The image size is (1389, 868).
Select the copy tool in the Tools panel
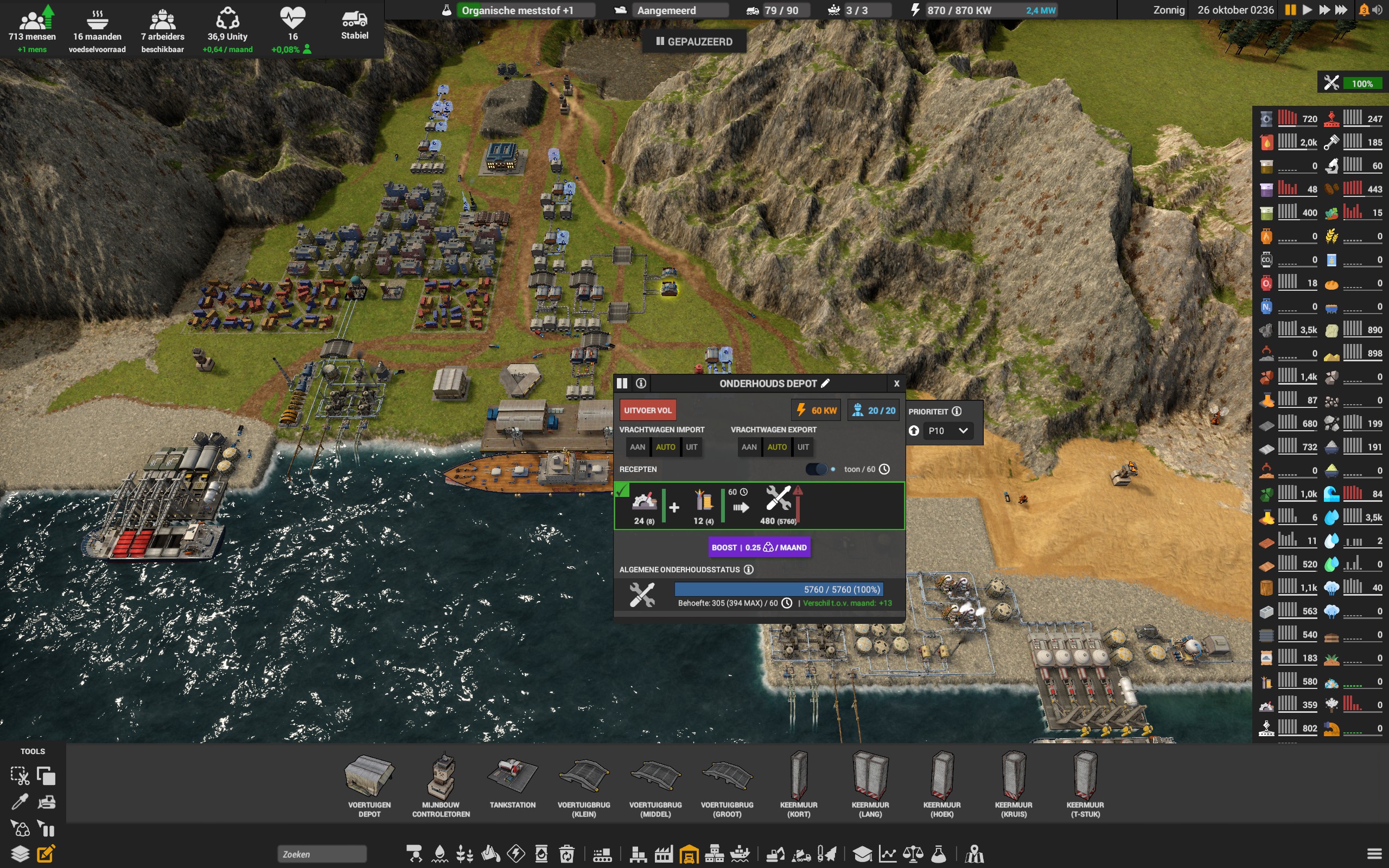tap(46, 775)
